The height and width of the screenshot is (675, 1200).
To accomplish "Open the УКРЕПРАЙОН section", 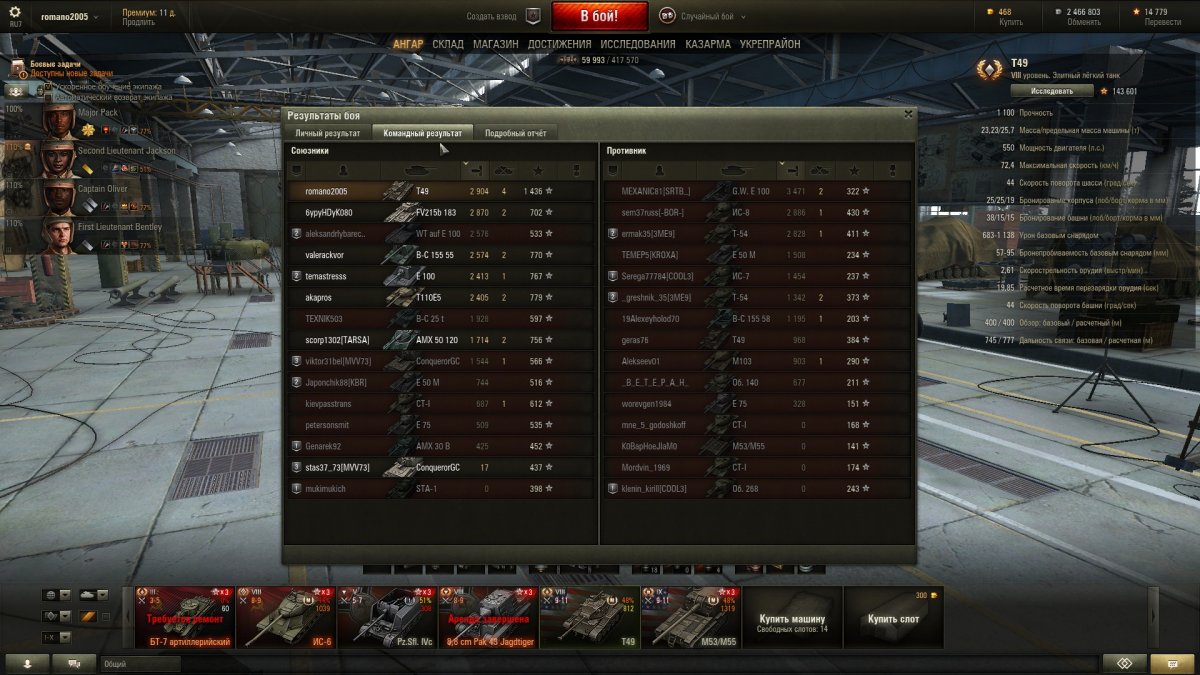I will point(770,44).
